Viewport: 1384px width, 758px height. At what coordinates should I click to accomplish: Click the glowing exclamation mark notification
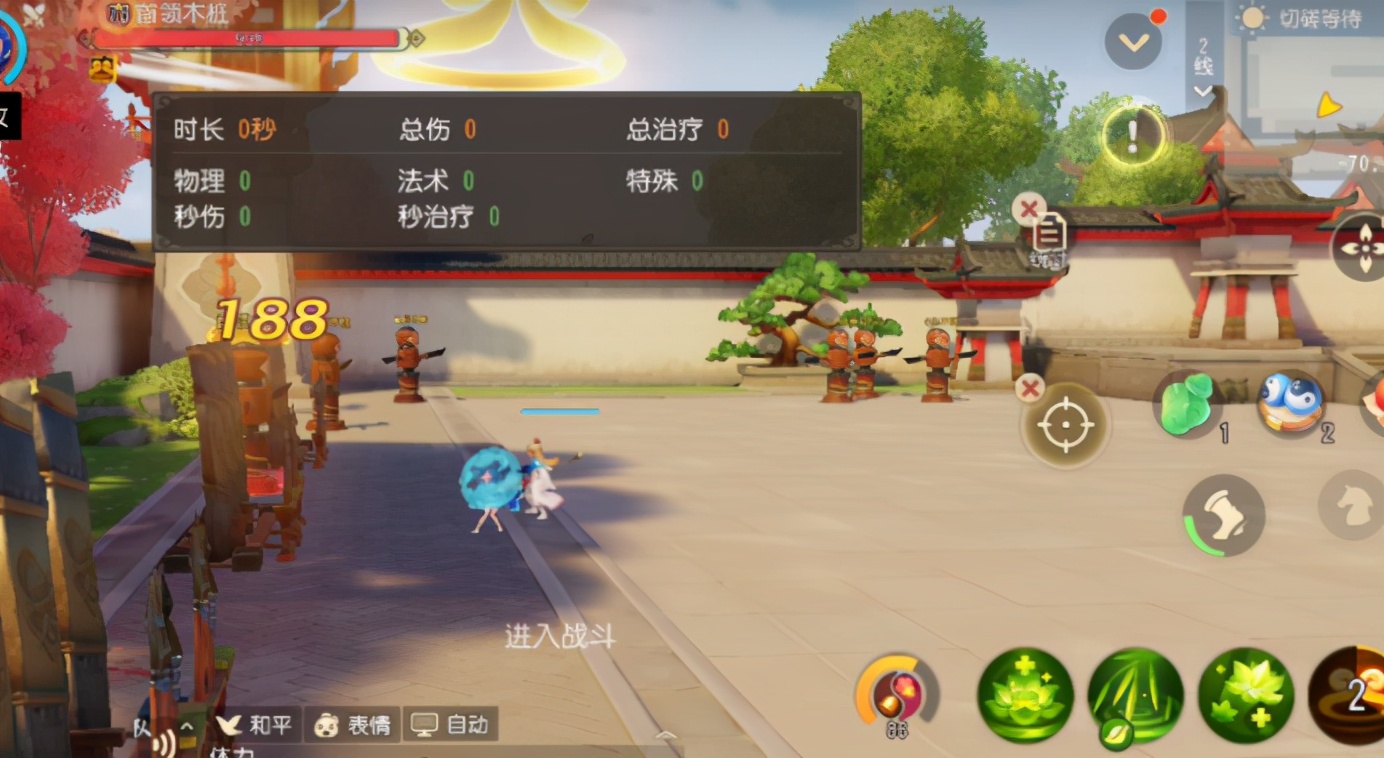click(1133, 134)
